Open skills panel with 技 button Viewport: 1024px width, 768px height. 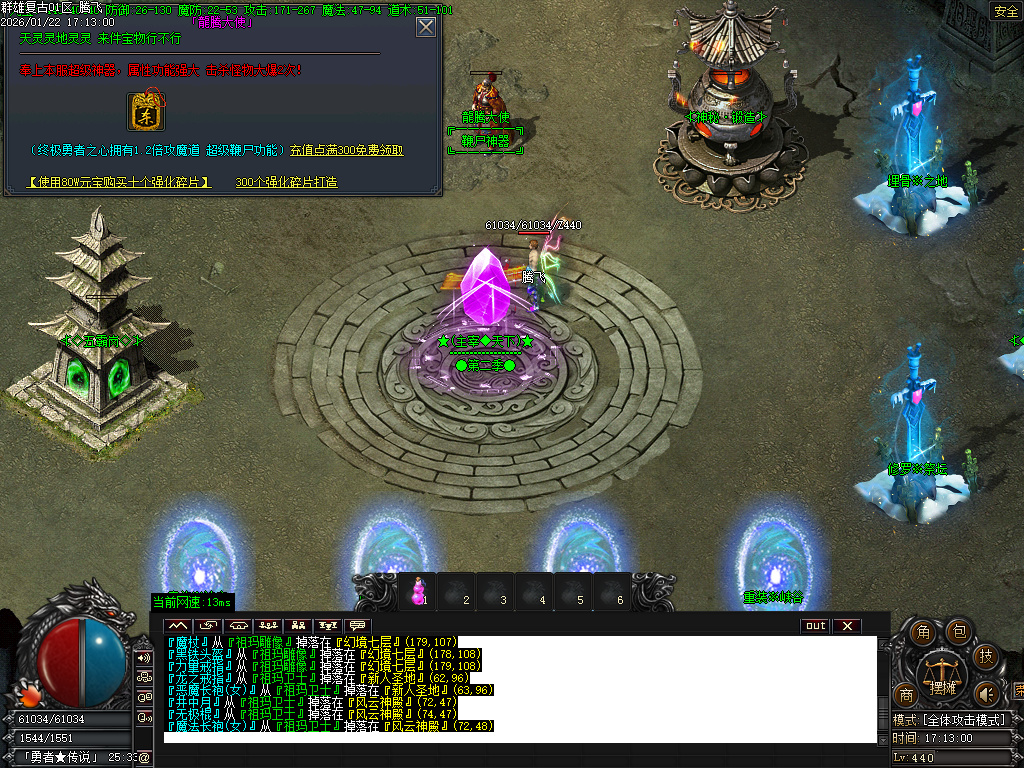985,657
